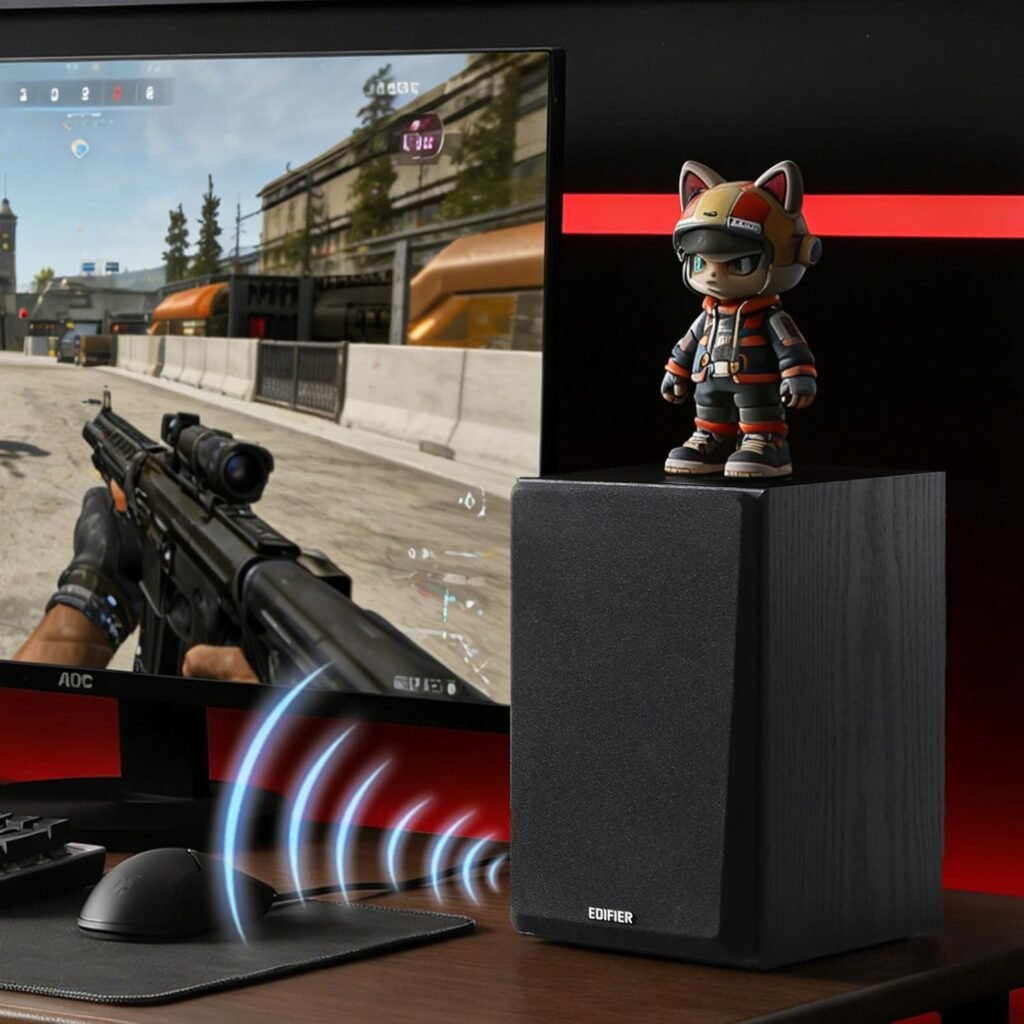The height and width of the screenshot is (1024, 1024).
Task: Select the dark pink objective badge
Action: click(421, 138)
